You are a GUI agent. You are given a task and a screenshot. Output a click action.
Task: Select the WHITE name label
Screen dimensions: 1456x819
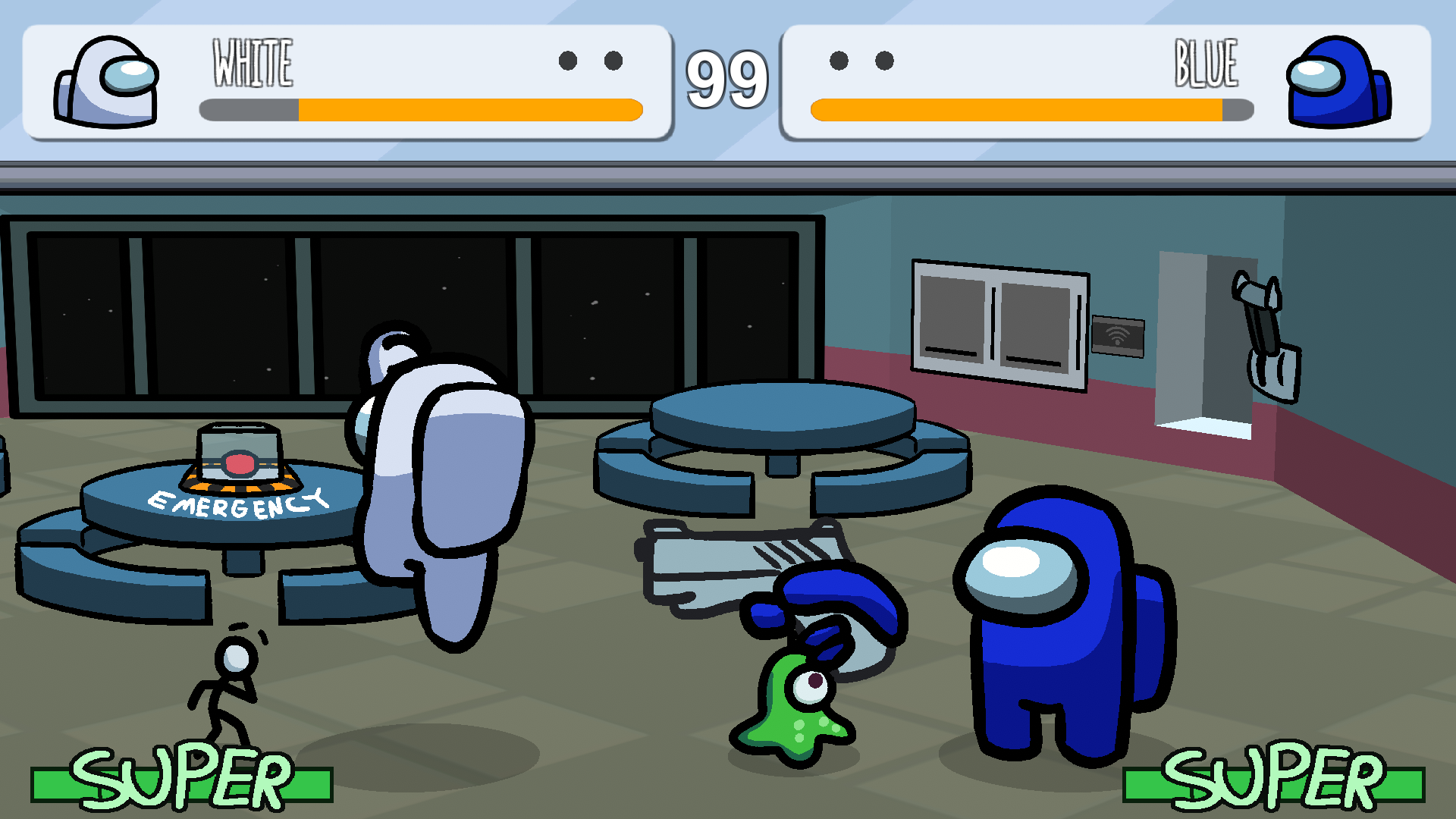click(x=253, y=61)
